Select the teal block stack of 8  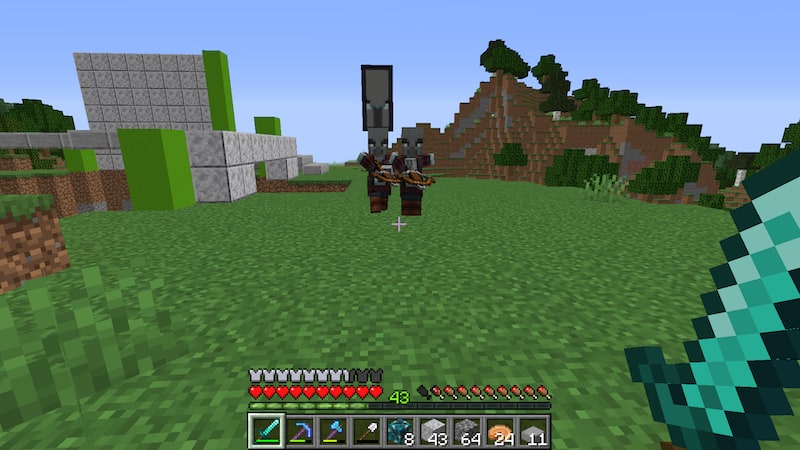click(400, 431)
